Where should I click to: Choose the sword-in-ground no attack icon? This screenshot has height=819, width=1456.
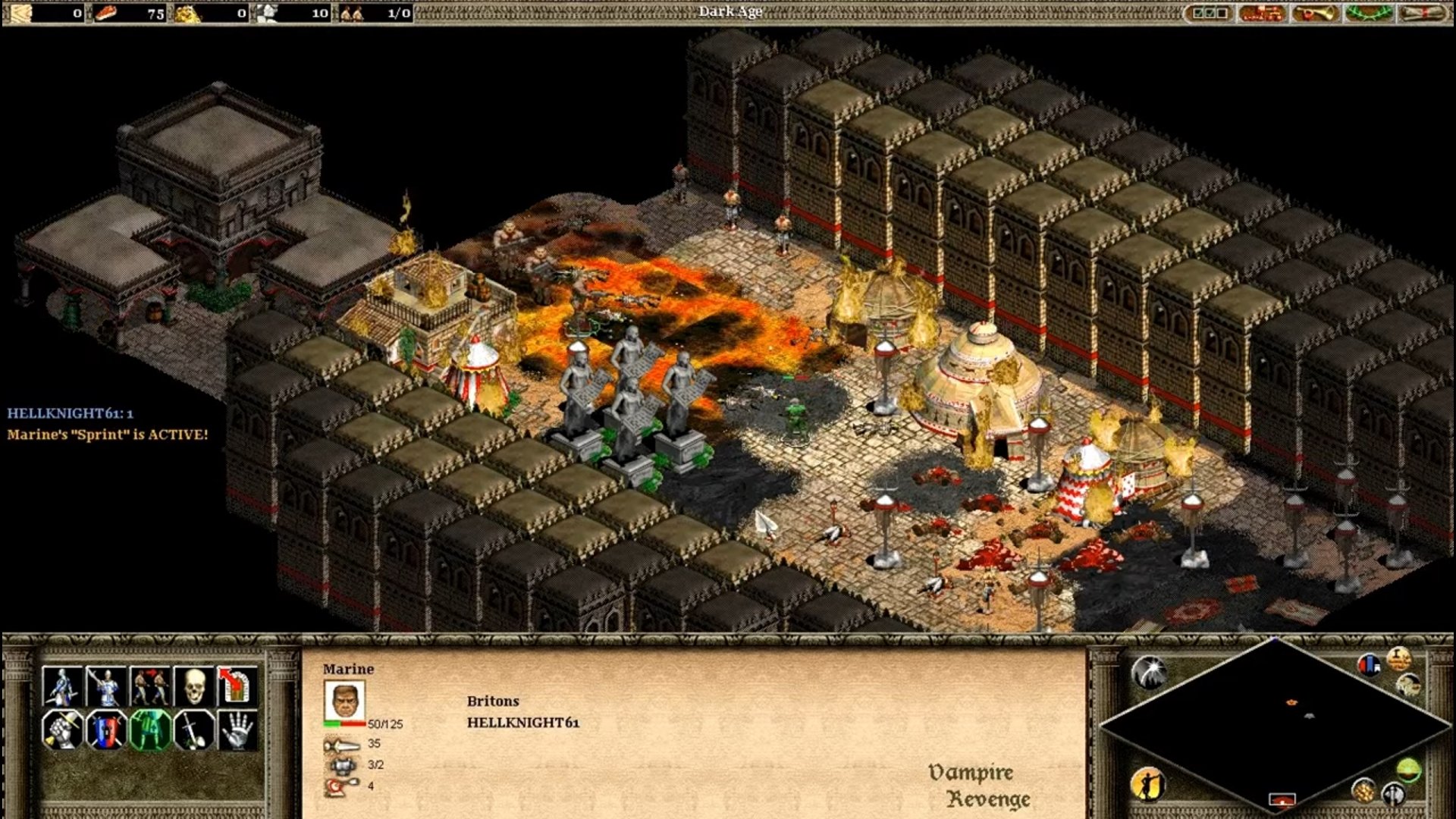[193, 730]
